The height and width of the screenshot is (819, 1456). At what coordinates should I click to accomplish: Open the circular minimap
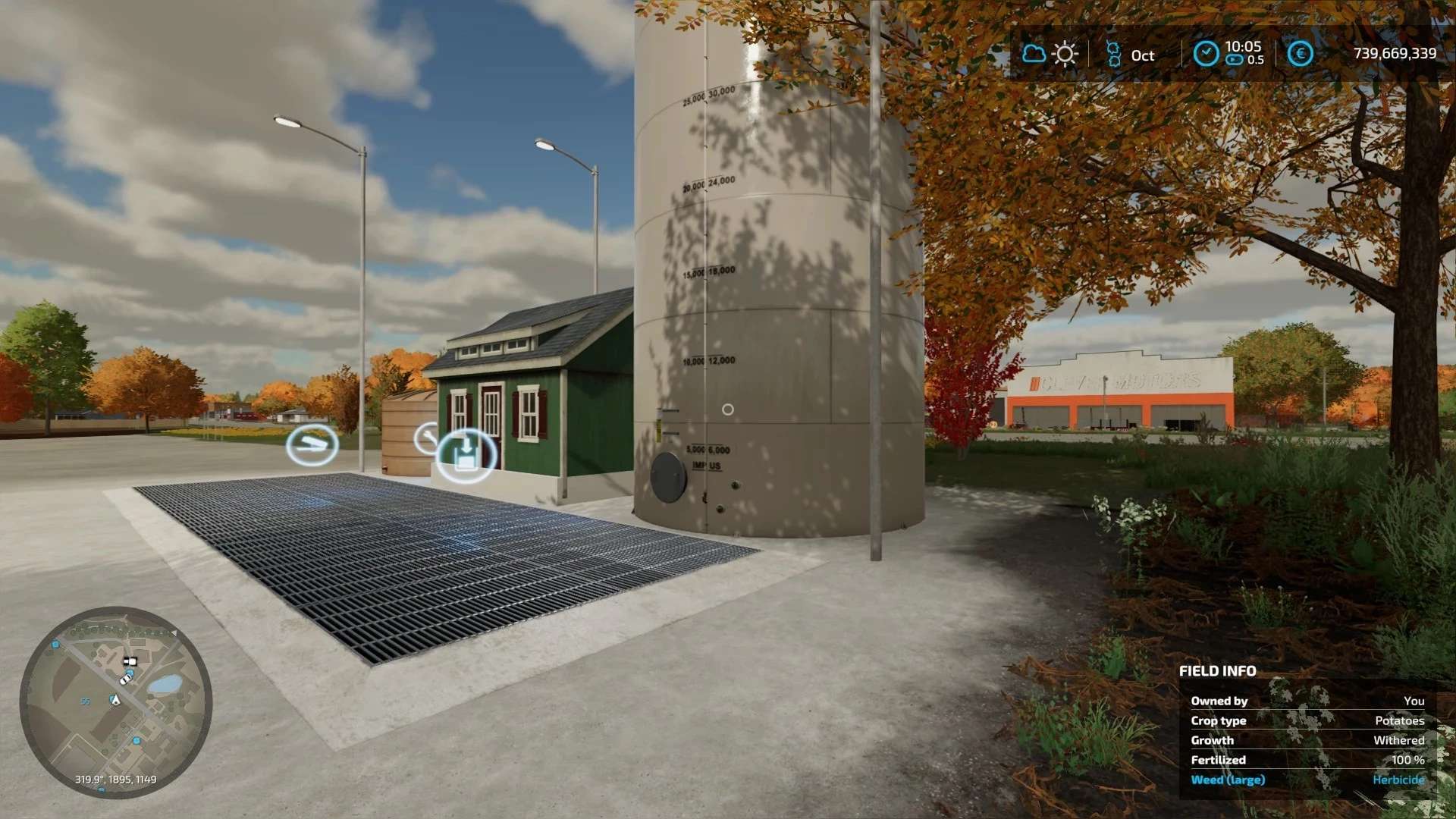pos(115,701)
